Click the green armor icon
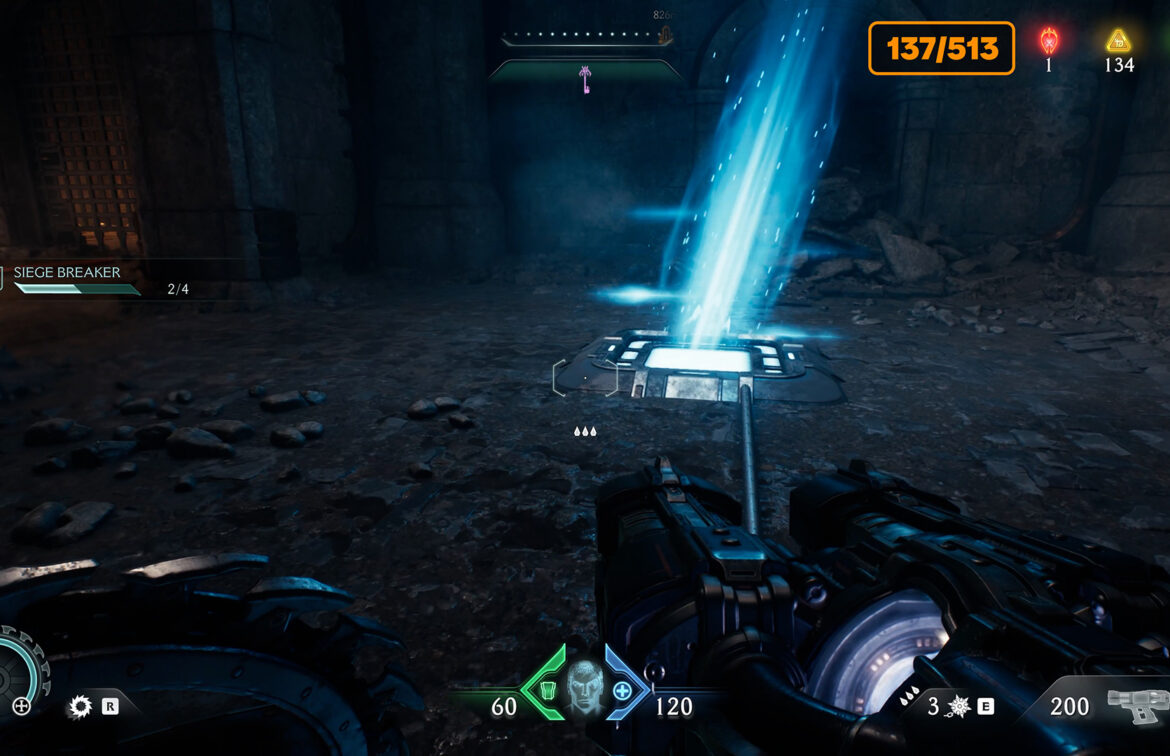Image resolution: width=1170 pixels, height=756 pixels. tap(546, 689)
